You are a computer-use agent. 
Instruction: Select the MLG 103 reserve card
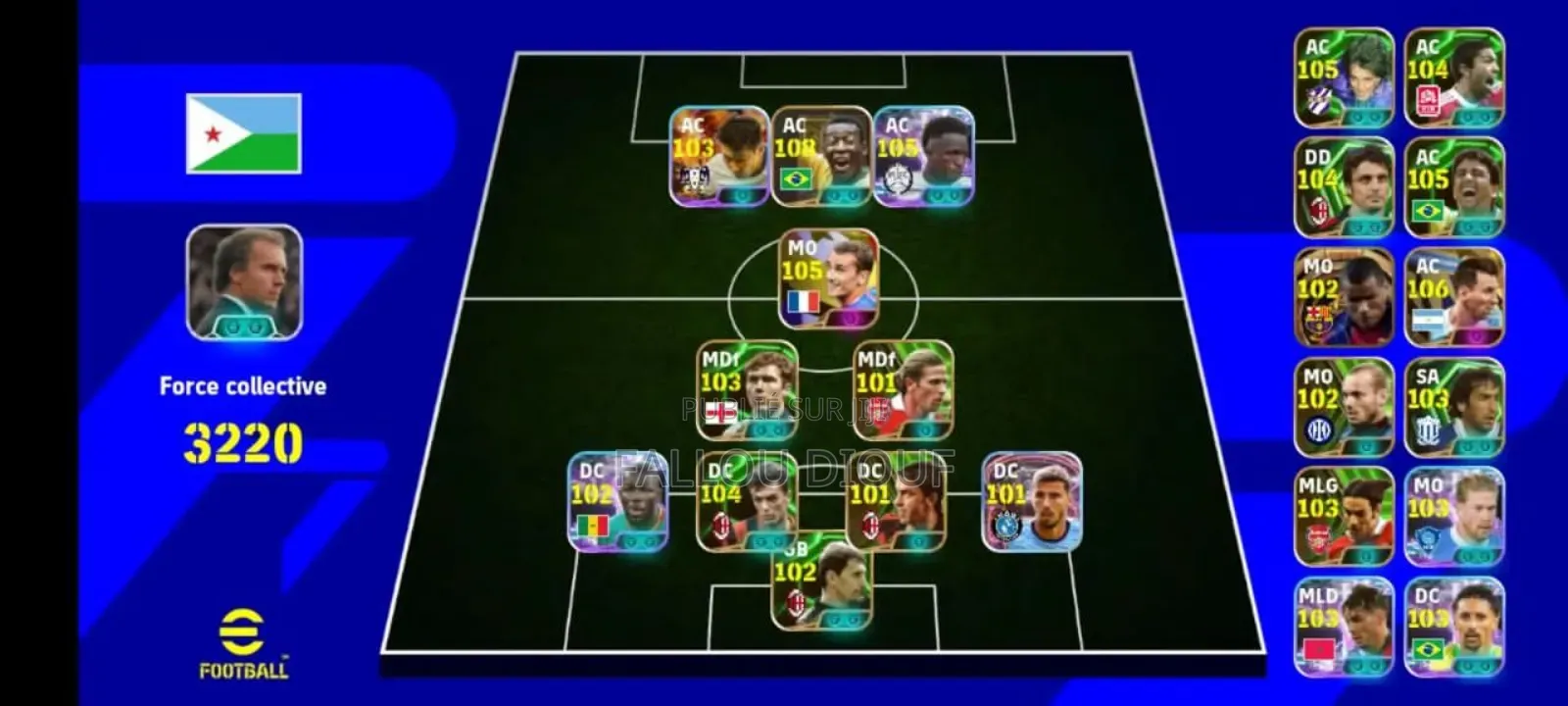point(1343,515)
